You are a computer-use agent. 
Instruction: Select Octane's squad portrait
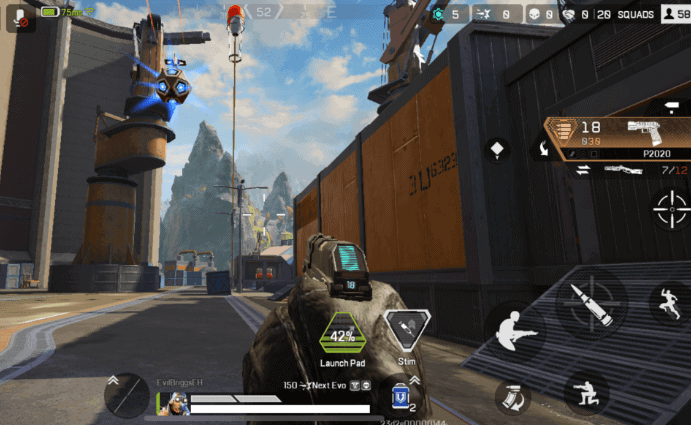[176, 404]
